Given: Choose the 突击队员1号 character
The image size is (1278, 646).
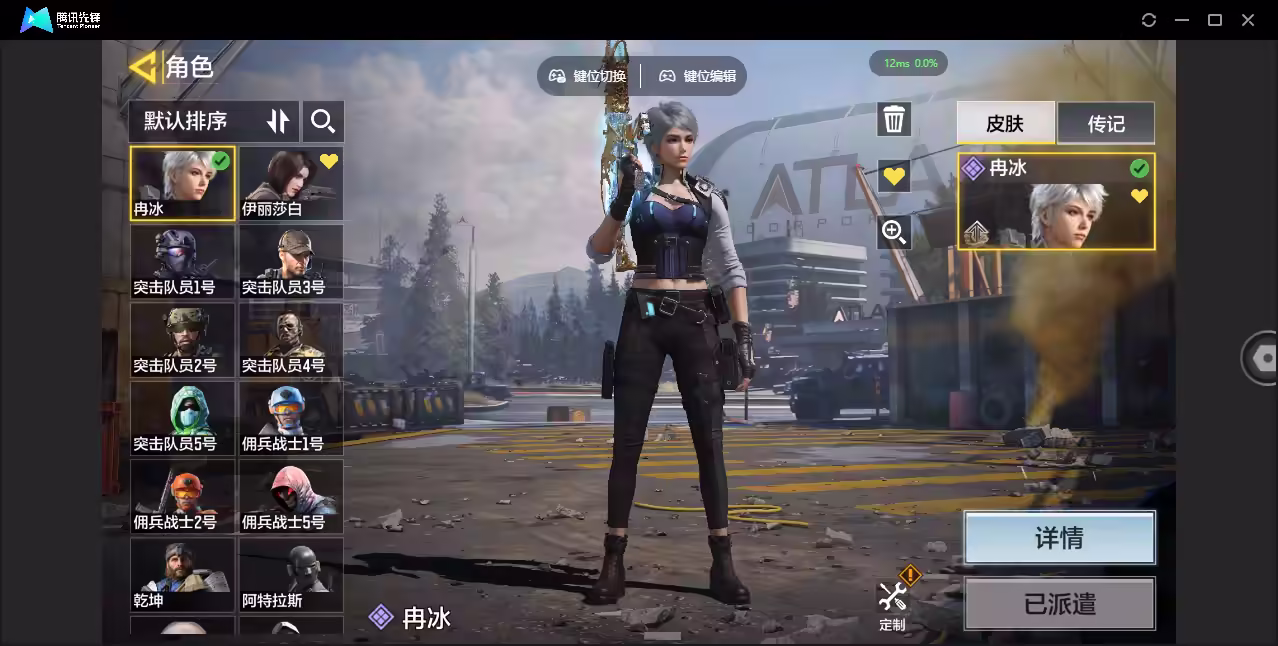Looking at the screenshot, I should 183,261.
